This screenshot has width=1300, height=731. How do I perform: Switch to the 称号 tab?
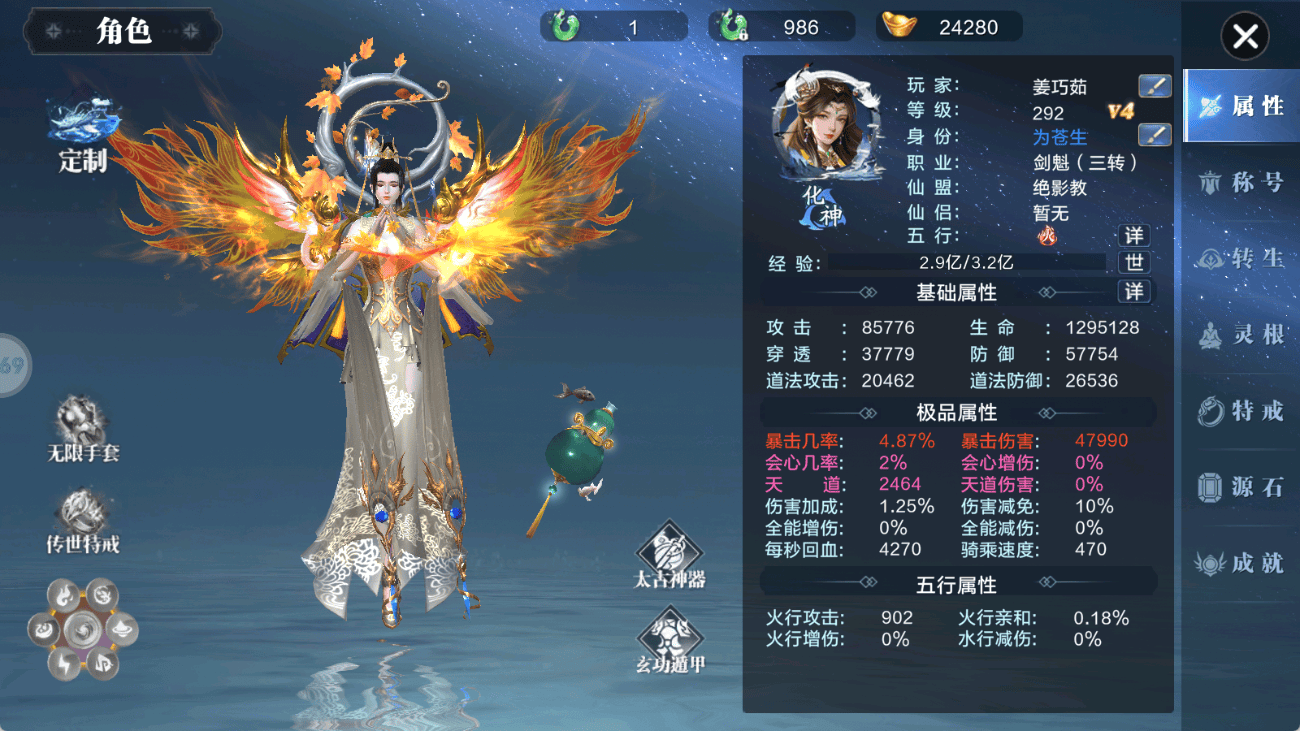coord(1240,182)
